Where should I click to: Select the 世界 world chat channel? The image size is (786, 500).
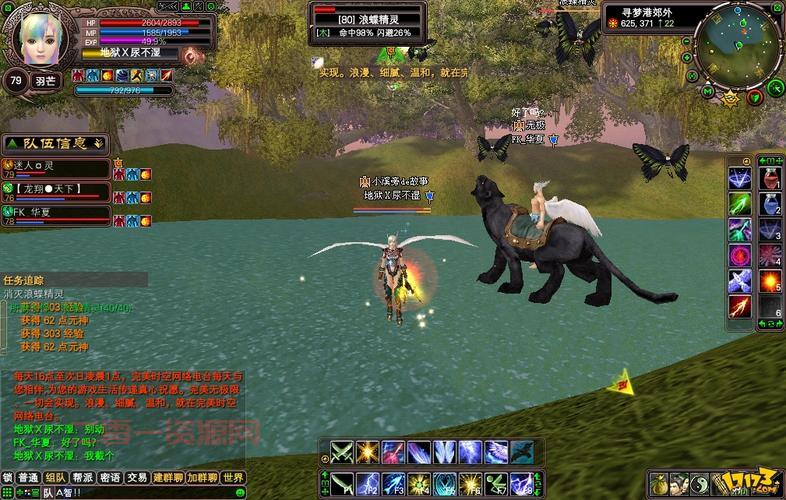pos(233,478)
